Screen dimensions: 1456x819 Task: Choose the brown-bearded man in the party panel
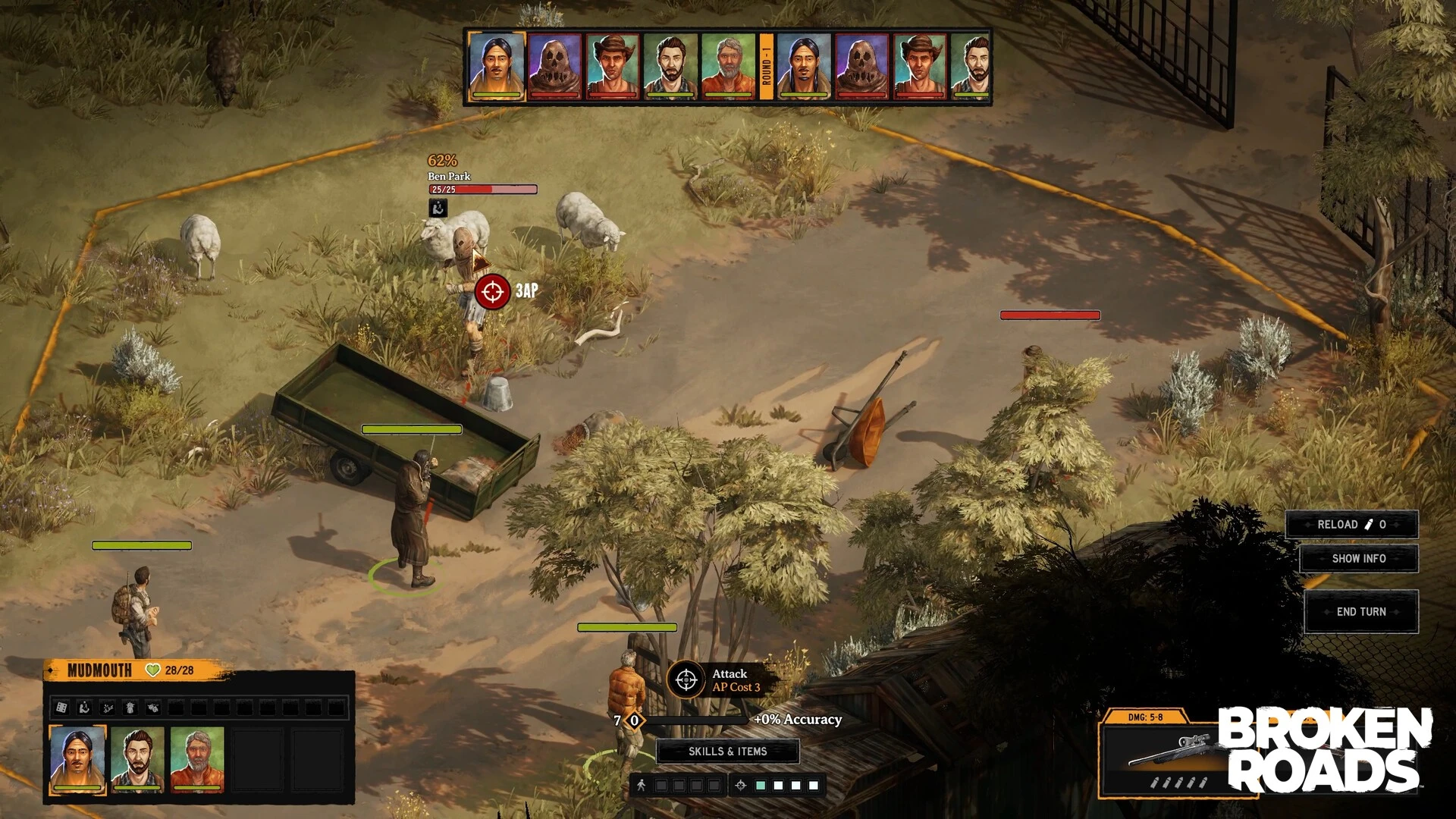pyautogui.click(x=137, y=759)
